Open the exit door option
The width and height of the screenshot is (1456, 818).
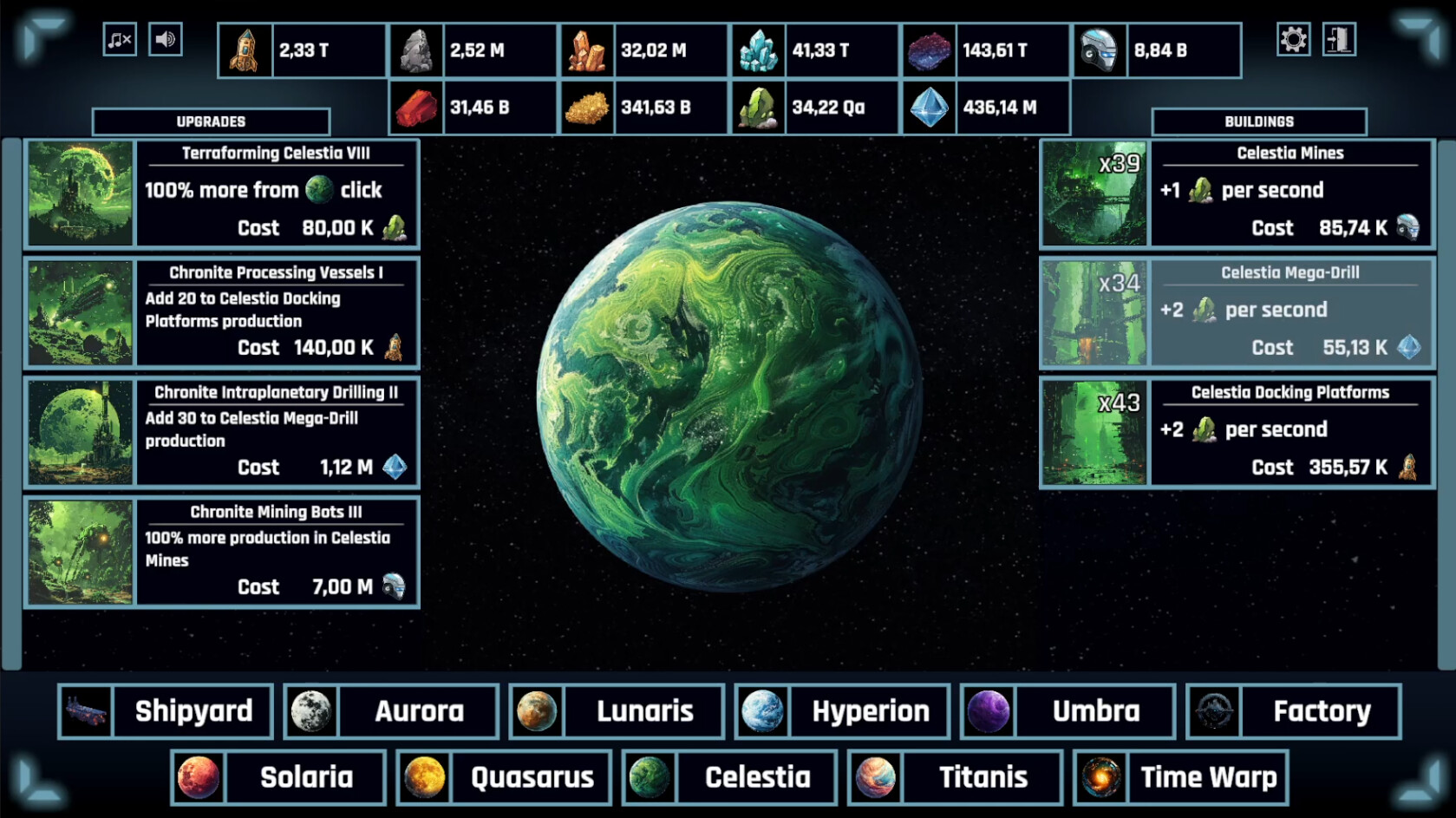(1340, 39)
